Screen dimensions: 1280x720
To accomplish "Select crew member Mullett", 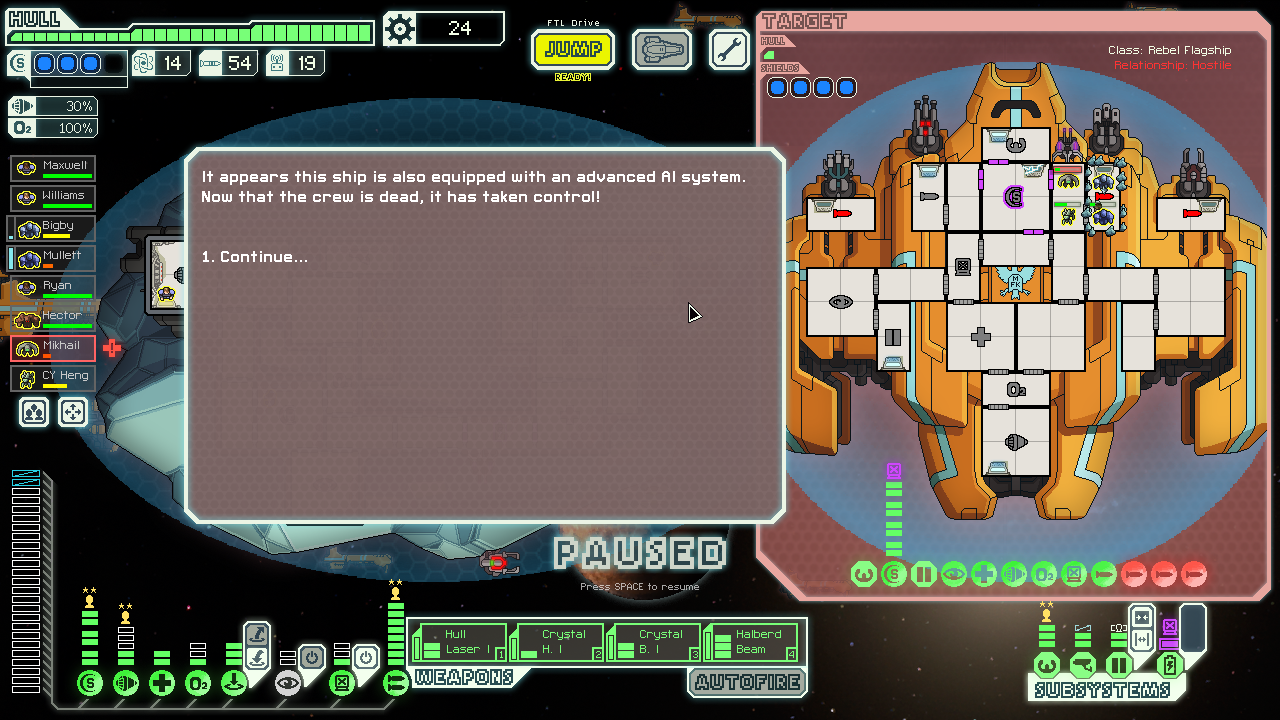I will point(54,258).
